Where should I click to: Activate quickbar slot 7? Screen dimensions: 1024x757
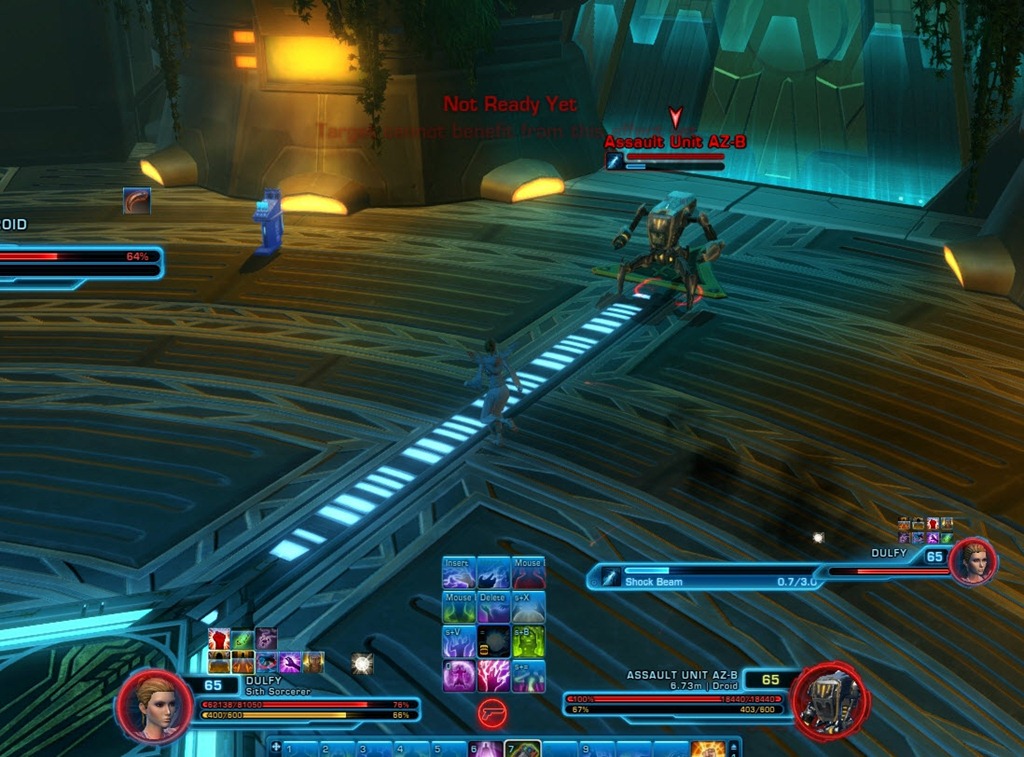point(523,749)
